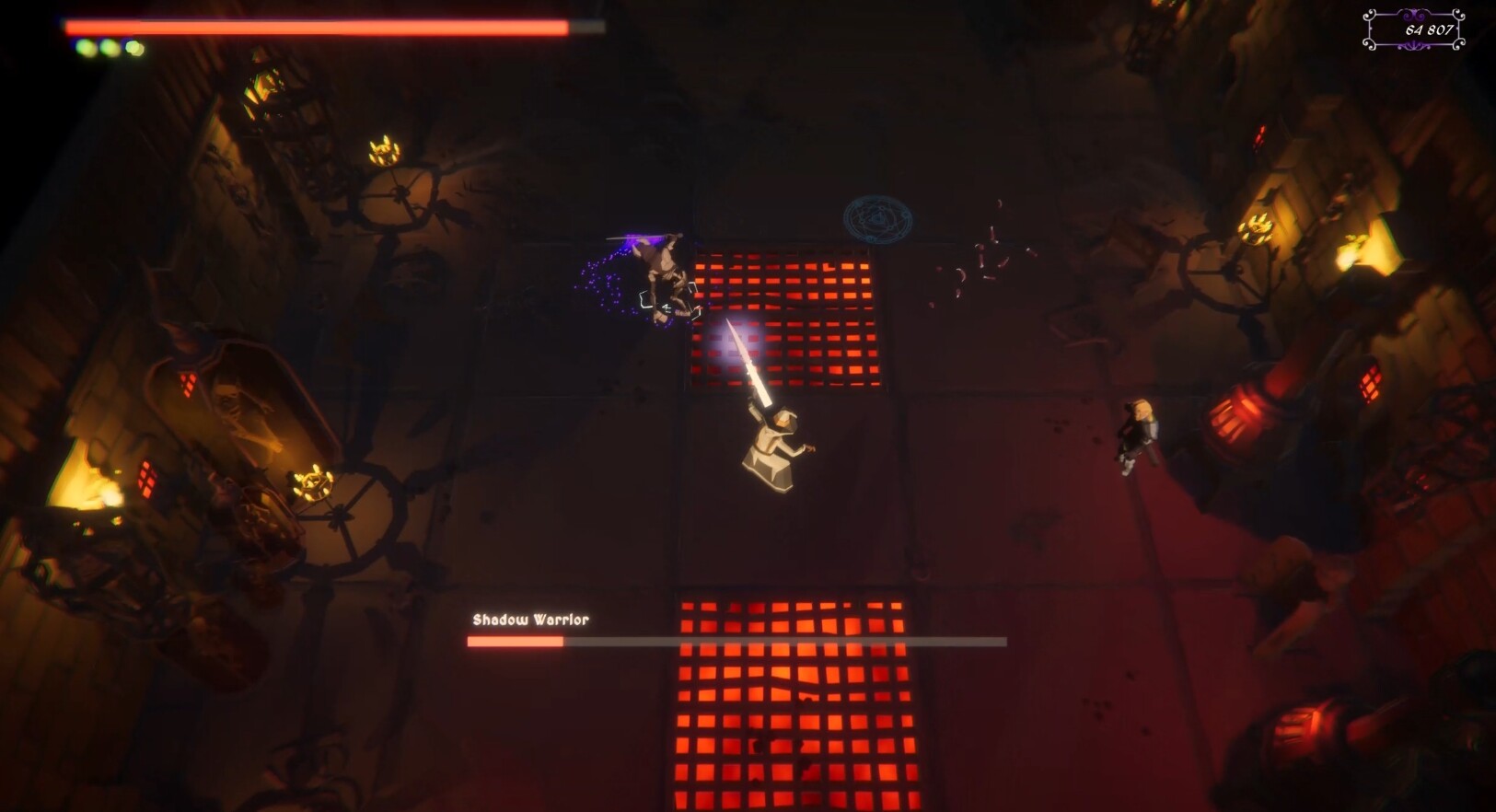This screenshot has height=812, width=1496.
Task: Click the blue magic rune circle
Action: tap(878, 221)
